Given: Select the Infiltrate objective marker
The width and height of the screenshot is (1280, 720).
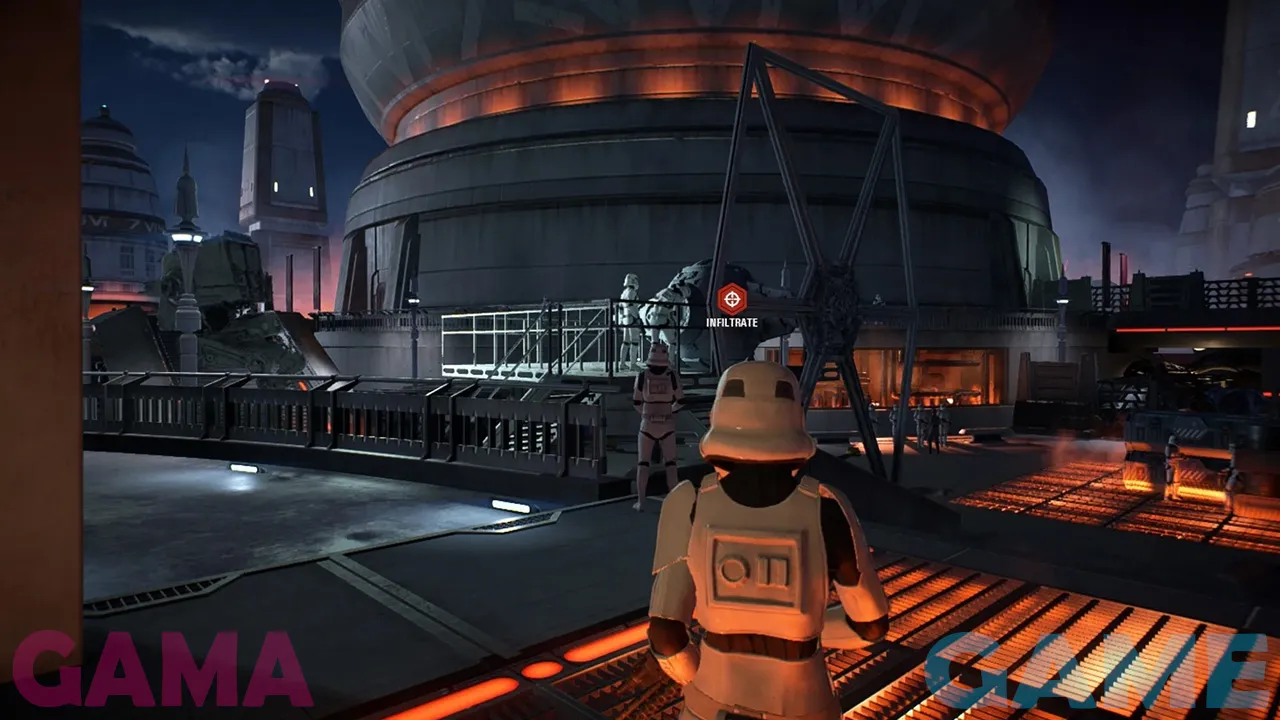Looking at the screenshot, I should pos(732,298).
